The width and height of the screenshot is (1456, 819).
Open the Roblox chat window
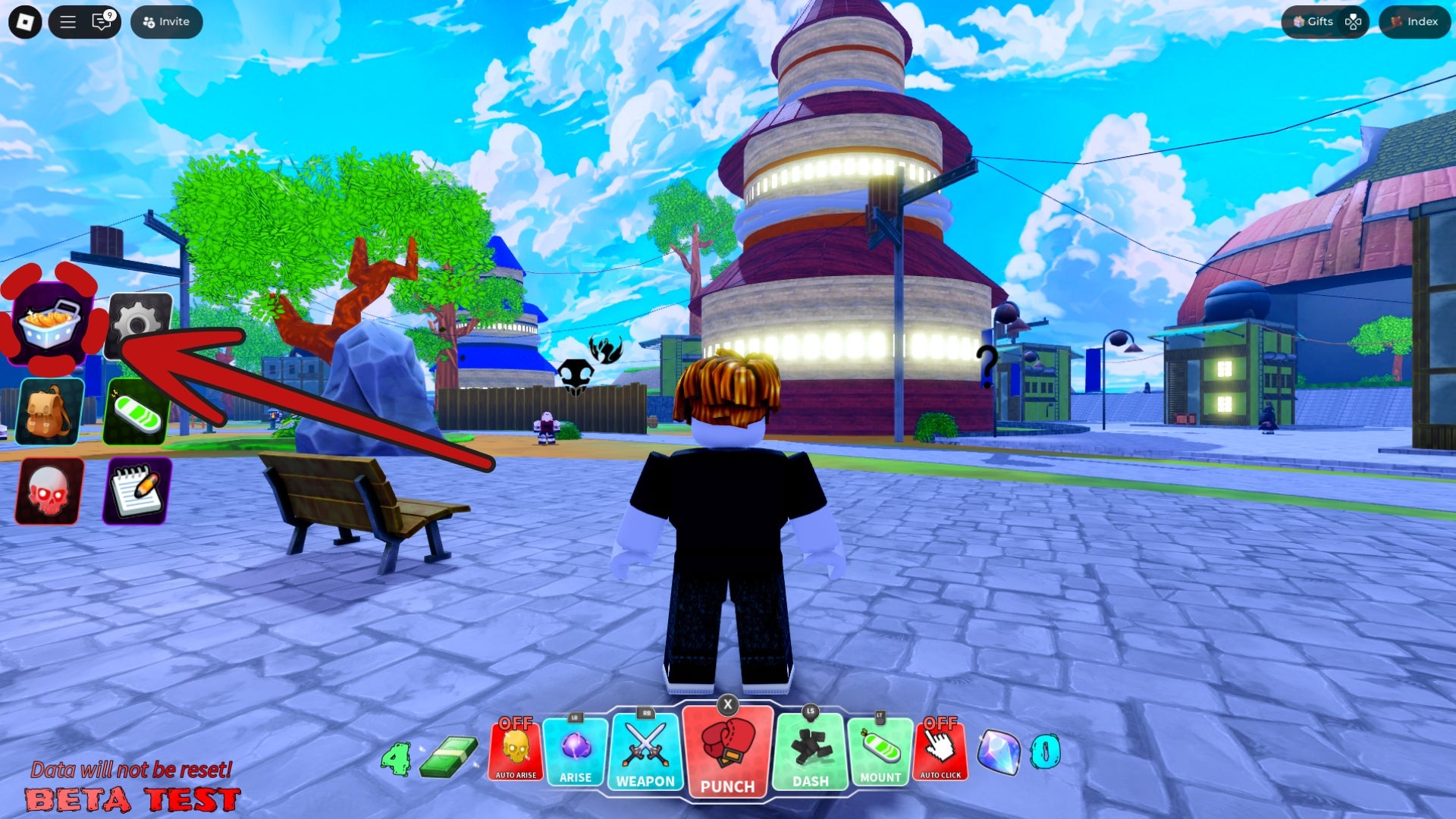[x=102, y=22]
